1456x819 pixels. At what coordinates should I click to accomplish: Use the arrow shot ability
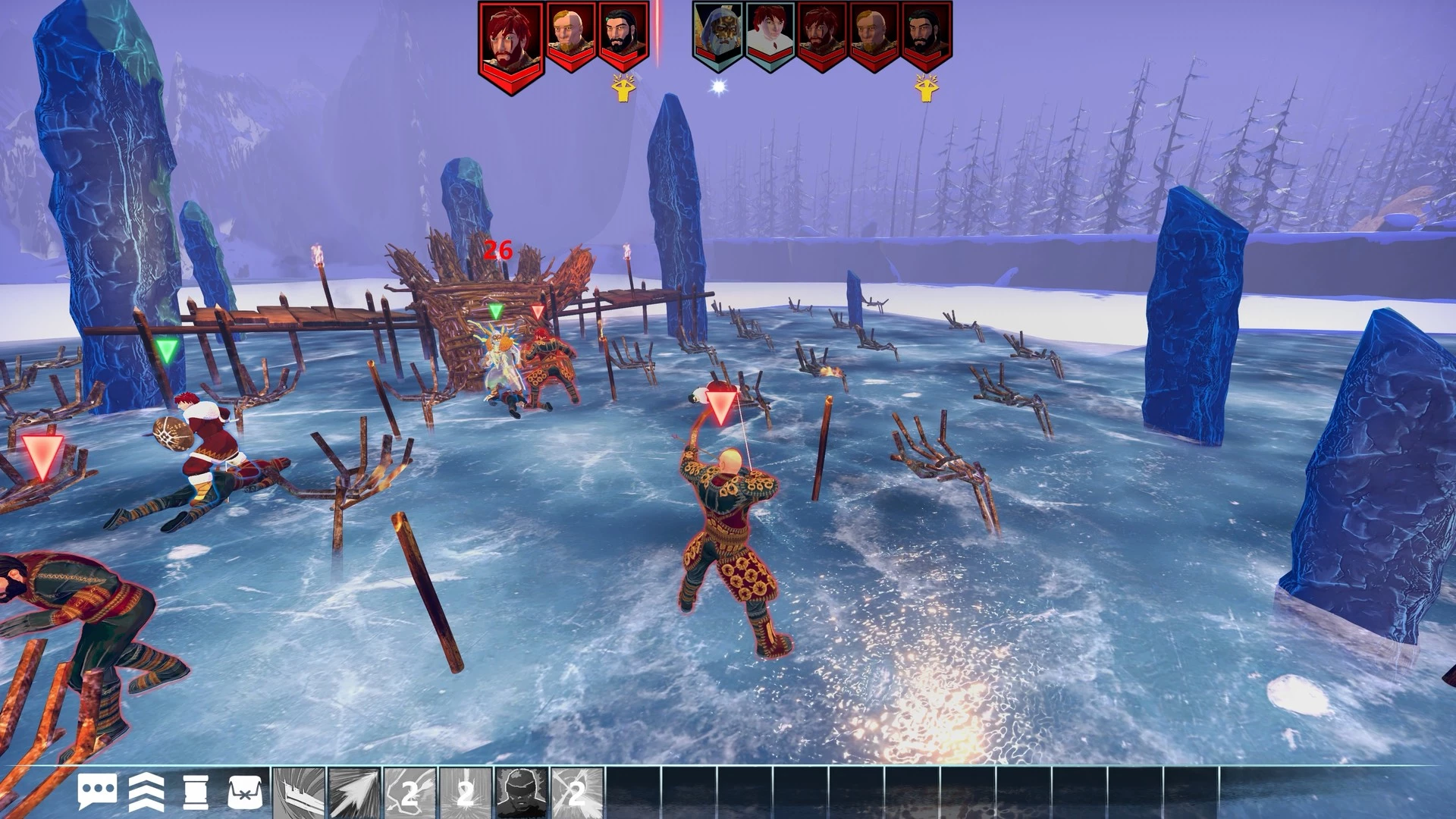click(354, 793)
